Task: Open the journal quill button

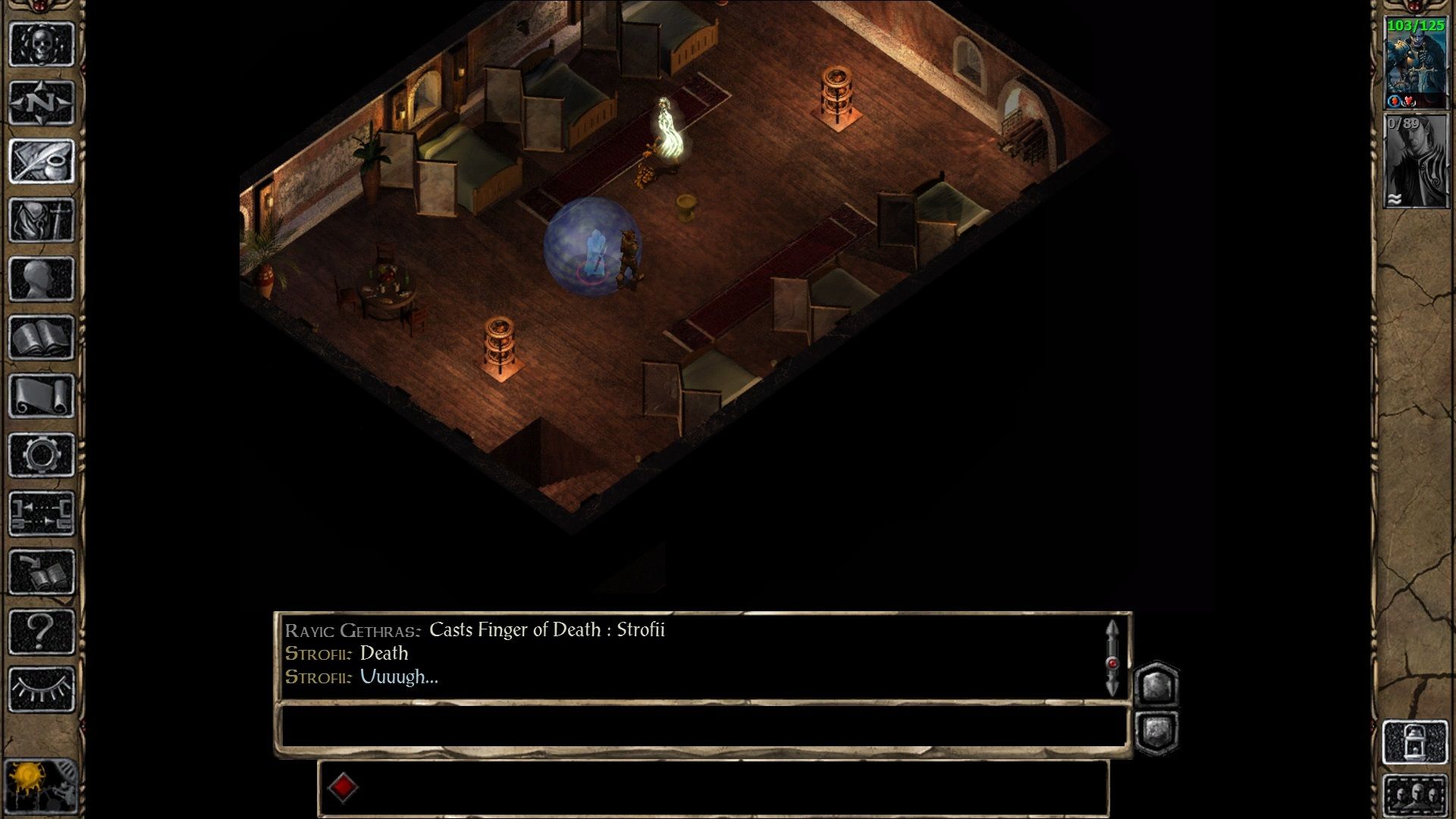Action: click(x=42, y=161)
